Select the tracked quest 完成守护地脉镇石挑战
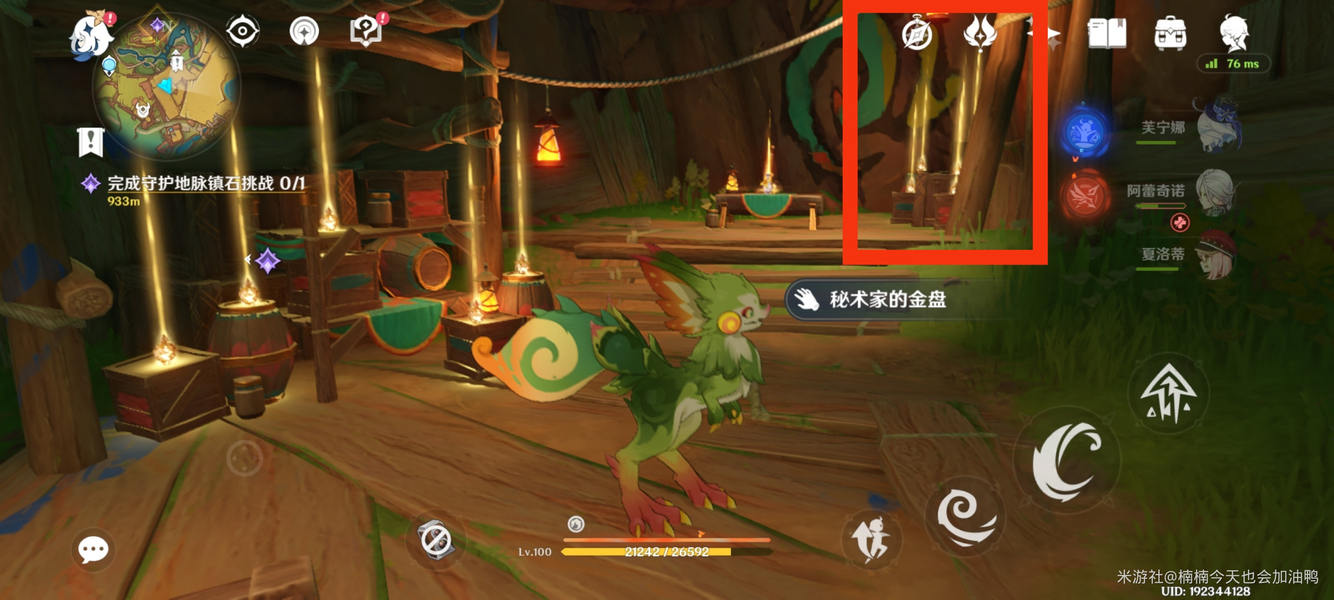The width and height of the screenshot is (1334, 600). point(206,184)
